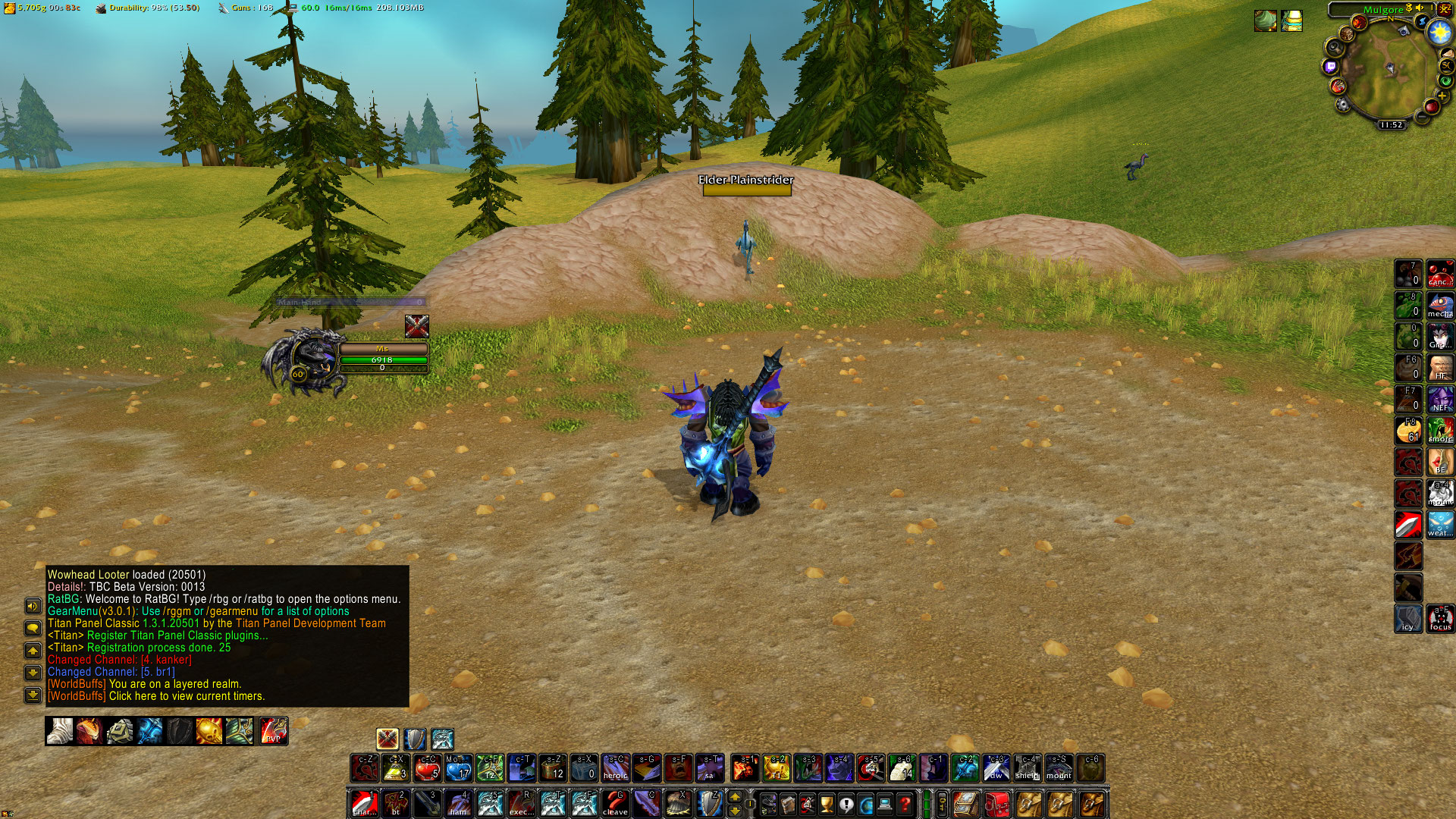Zoom in the minimap with the plus button
Screen dimensions: 1456x819
point(1442,96)
